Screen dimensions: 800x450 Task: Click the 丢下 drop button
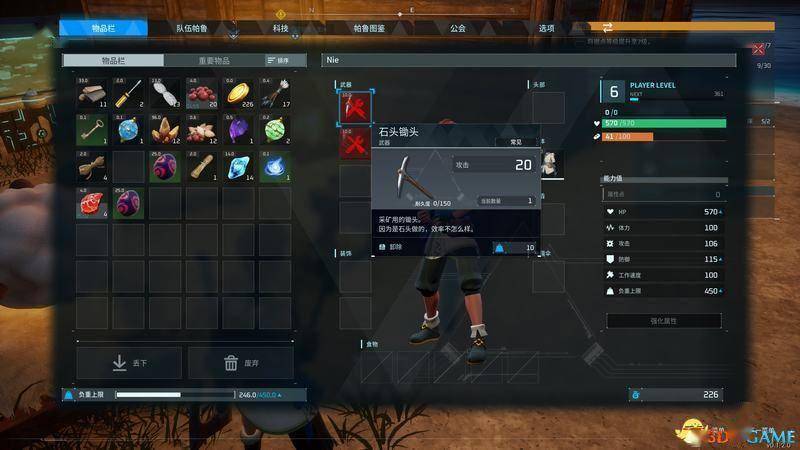coord(129,363)
